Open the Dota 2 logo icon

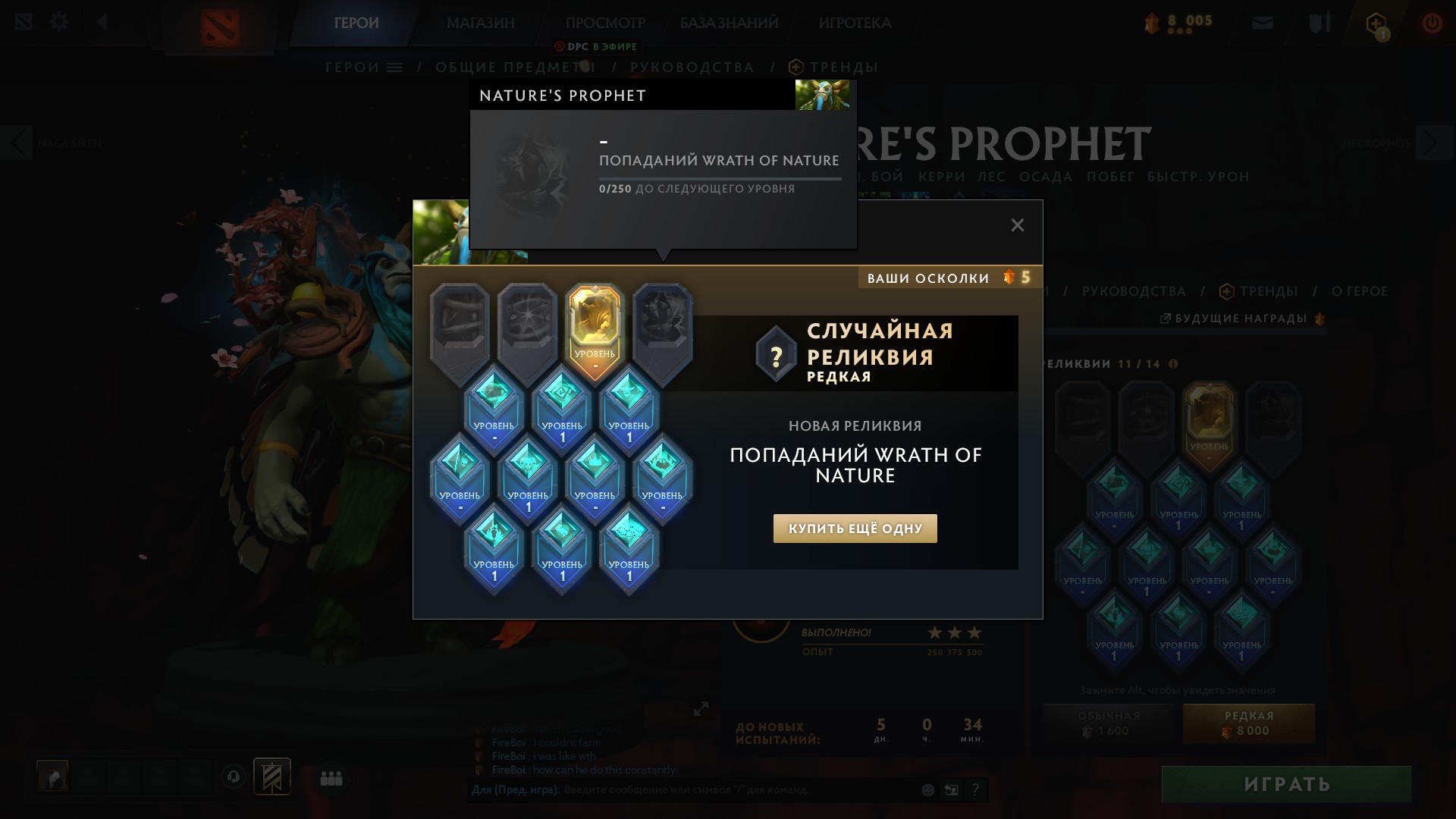220,25
